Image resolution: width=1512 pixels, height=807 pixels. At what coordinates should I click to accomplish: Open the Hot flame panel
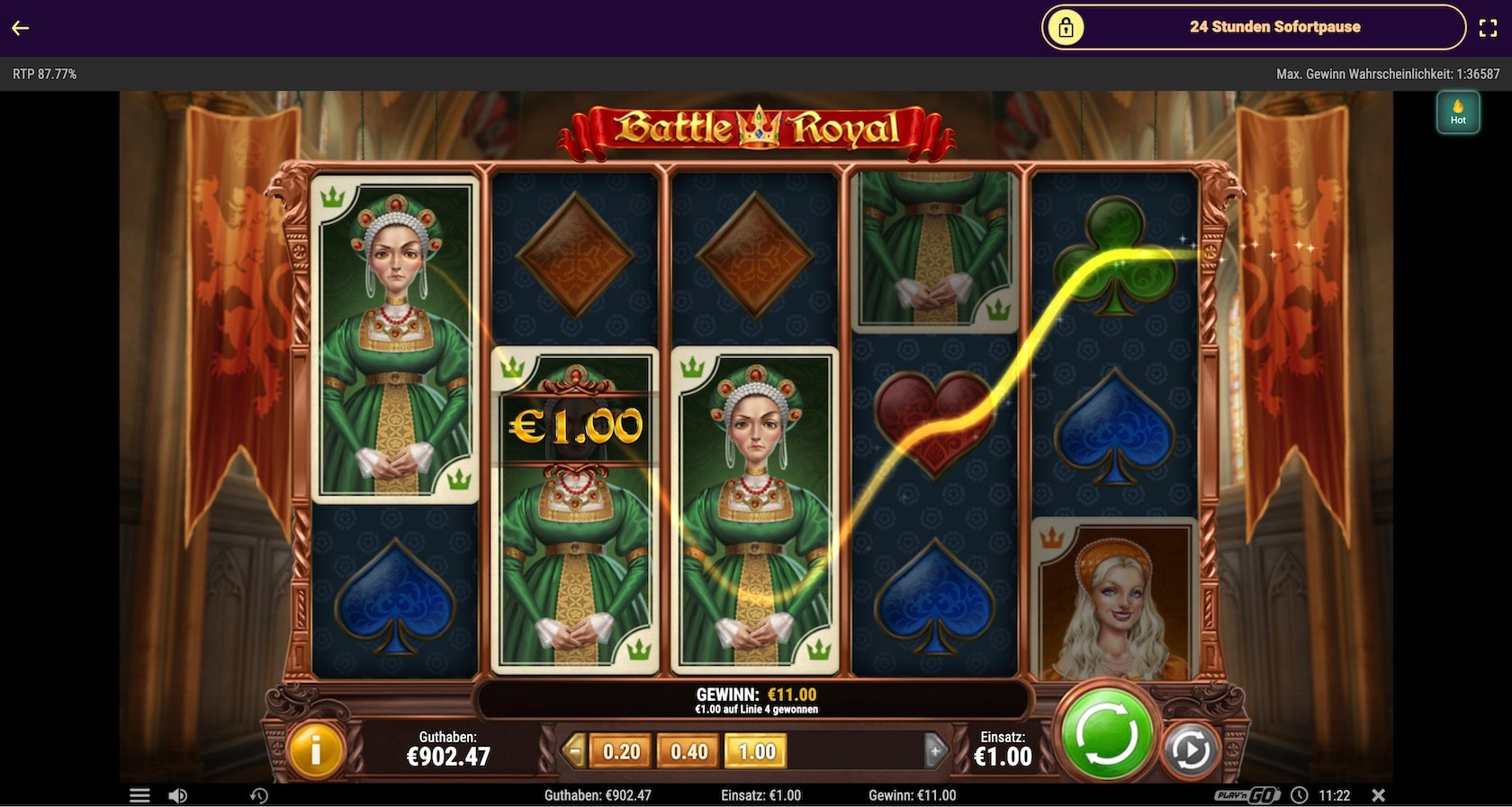click(1458, 112)
